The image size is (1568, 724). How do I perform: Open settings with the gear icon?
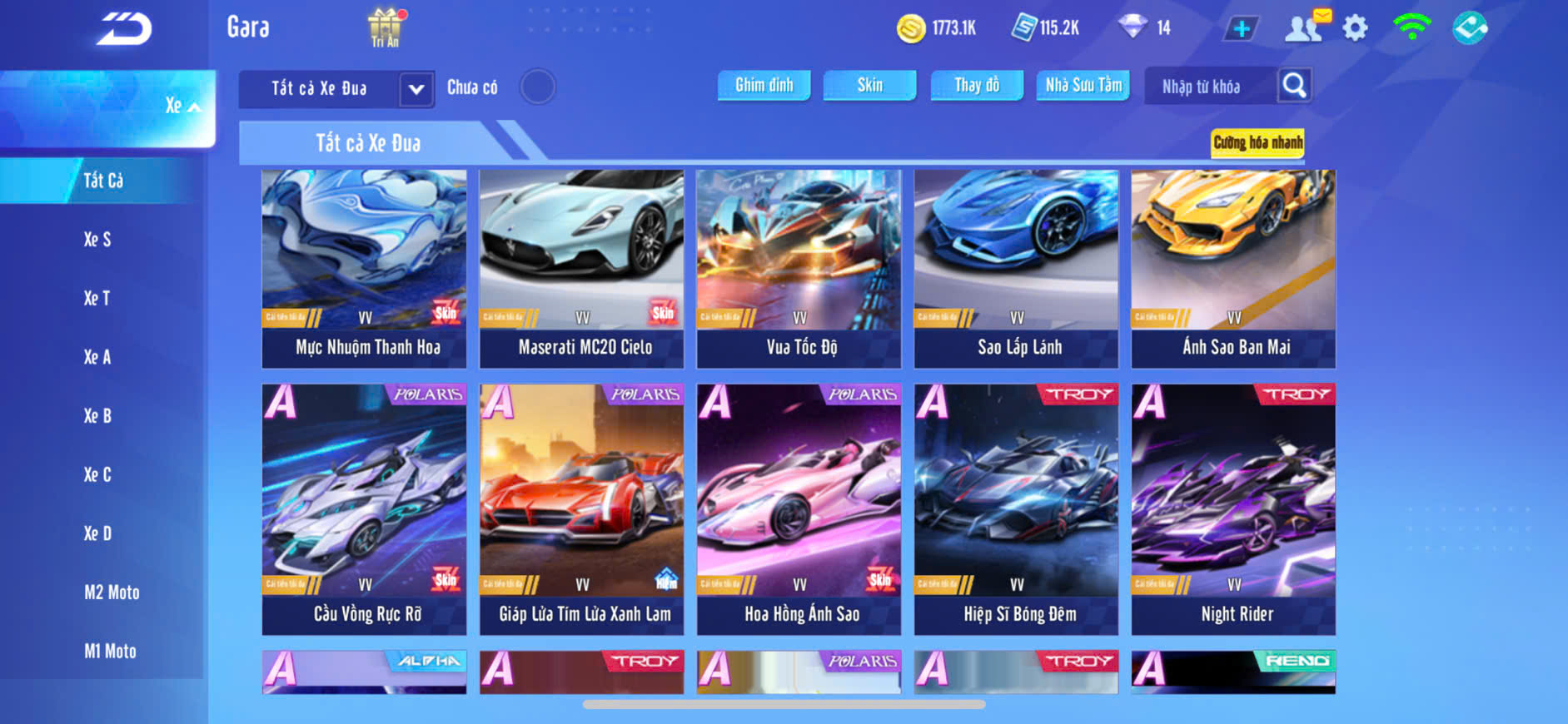click(x=1355, y=28)
